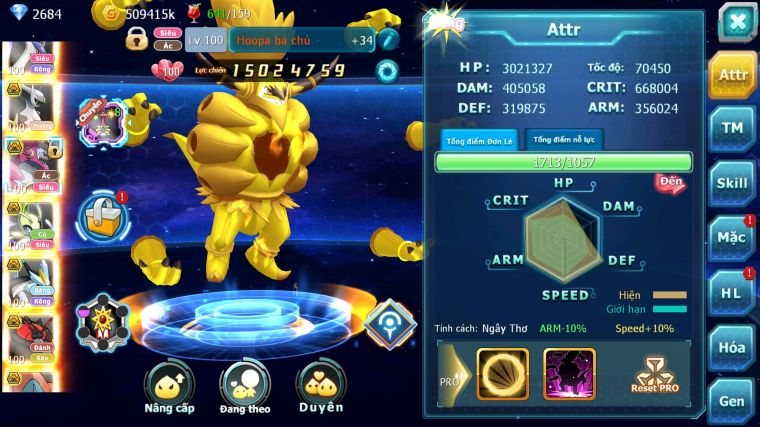The height and width of the screenshot is (427, 760).
Task: Switch to the Skill tab
Action: (x=732, y=183)
